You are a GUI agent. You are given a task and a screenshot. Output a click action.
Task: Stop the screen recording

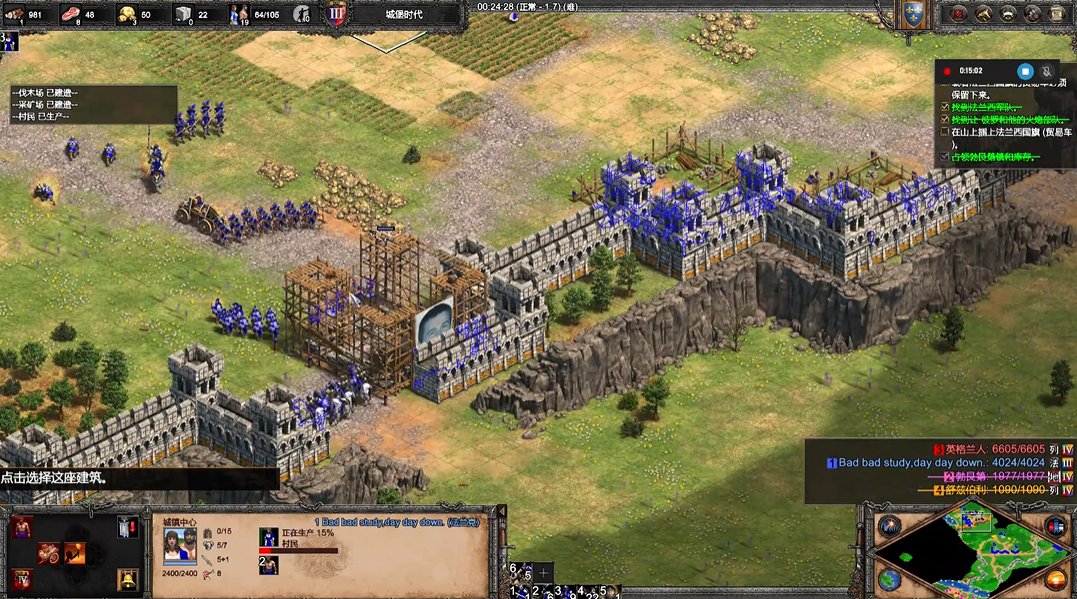tap(1024, 71)
